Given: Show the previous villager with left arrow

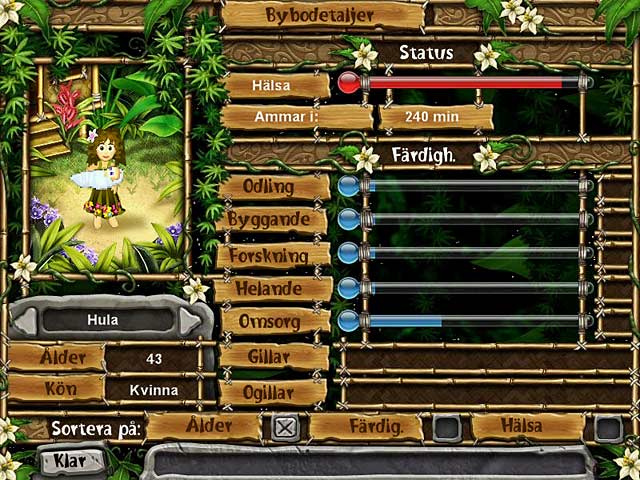Looking at the screenshot, I should pyautogui.click(x=26, y=321).
